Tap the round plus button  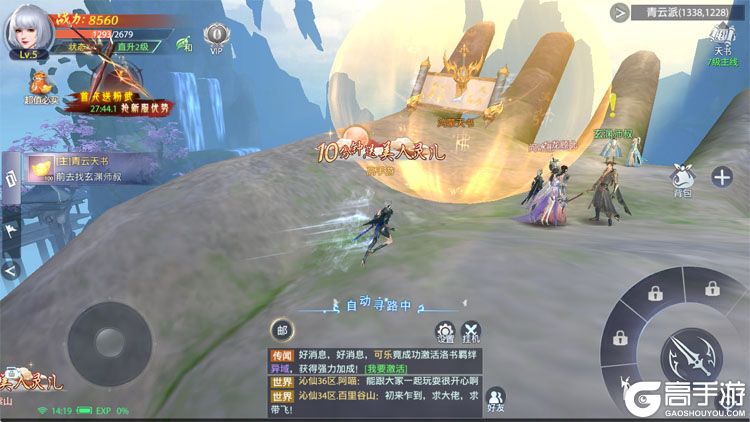click(x=722, y=177)
